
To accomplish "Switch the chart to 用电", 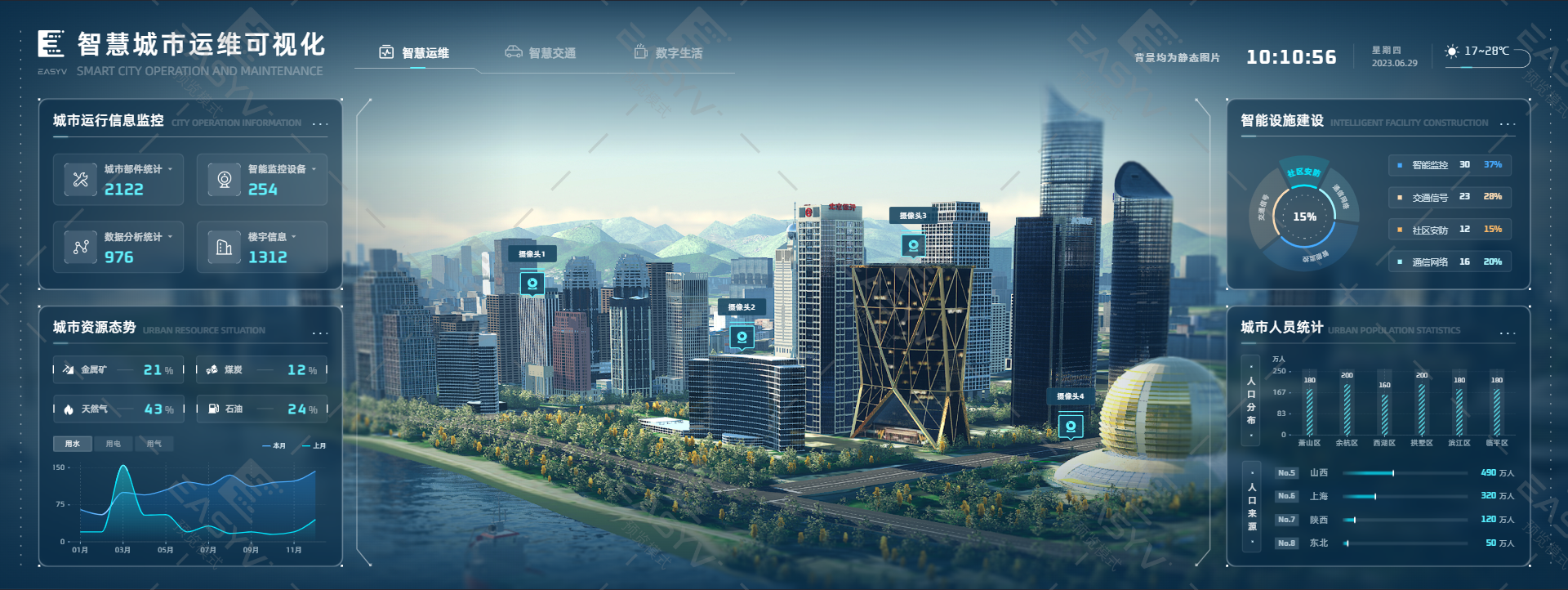I will point(113,444).
